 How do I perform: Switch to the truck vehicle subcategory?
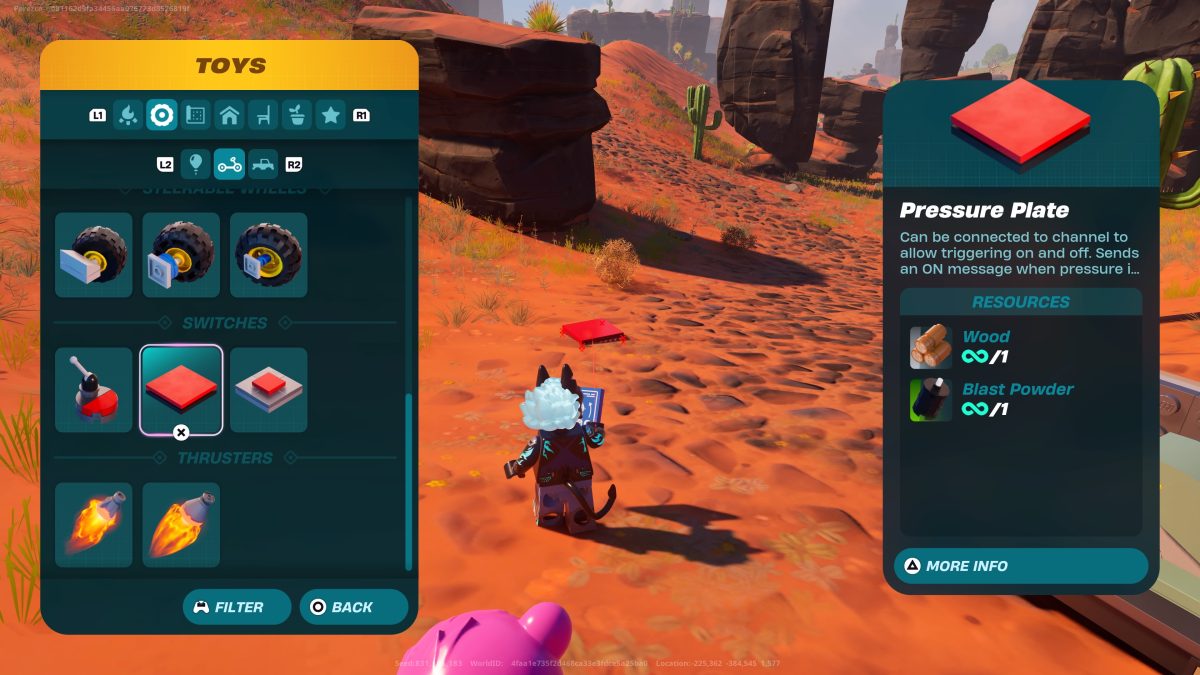(x=263, y=163)
